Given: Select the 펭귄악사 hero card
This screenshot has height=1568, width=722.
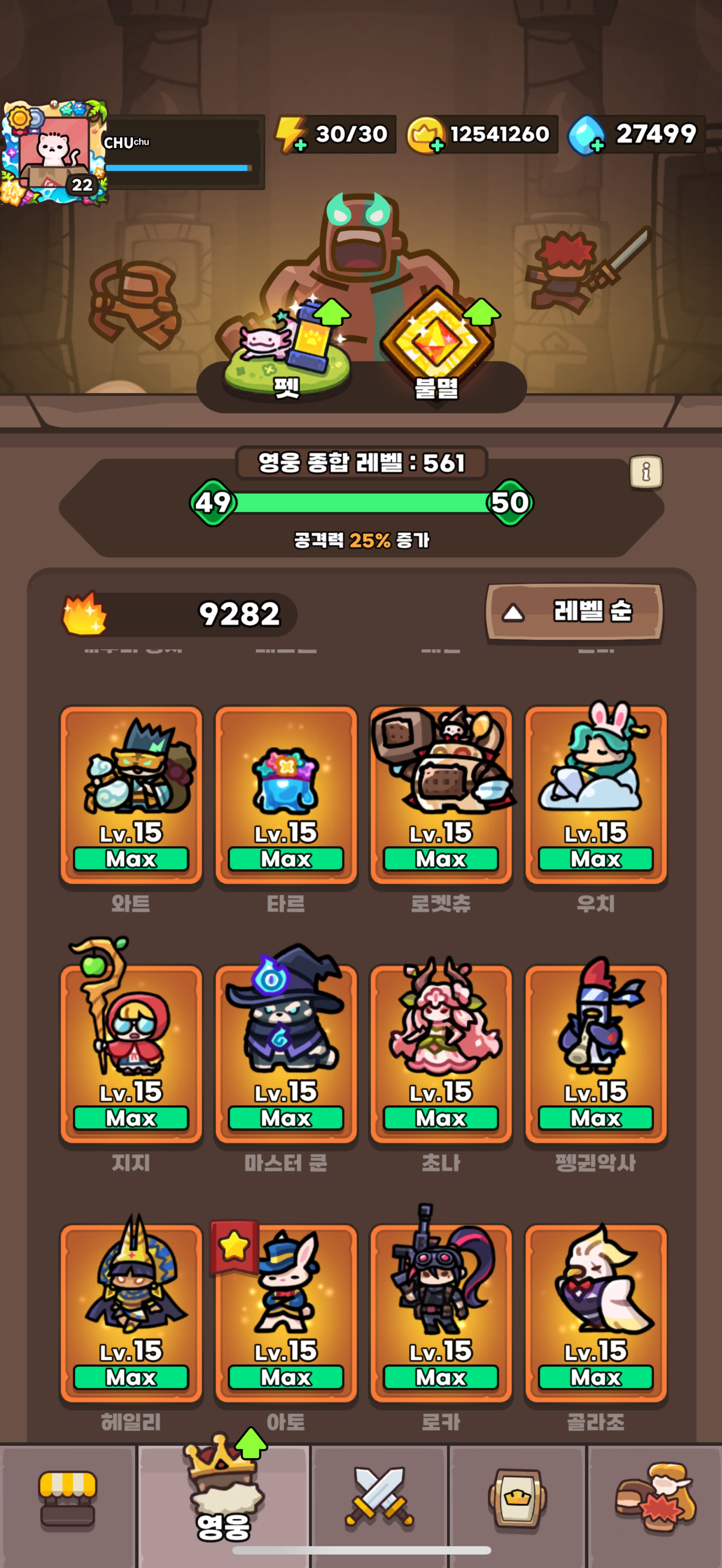Looking at the screenshot, I should click(595, 1053).
